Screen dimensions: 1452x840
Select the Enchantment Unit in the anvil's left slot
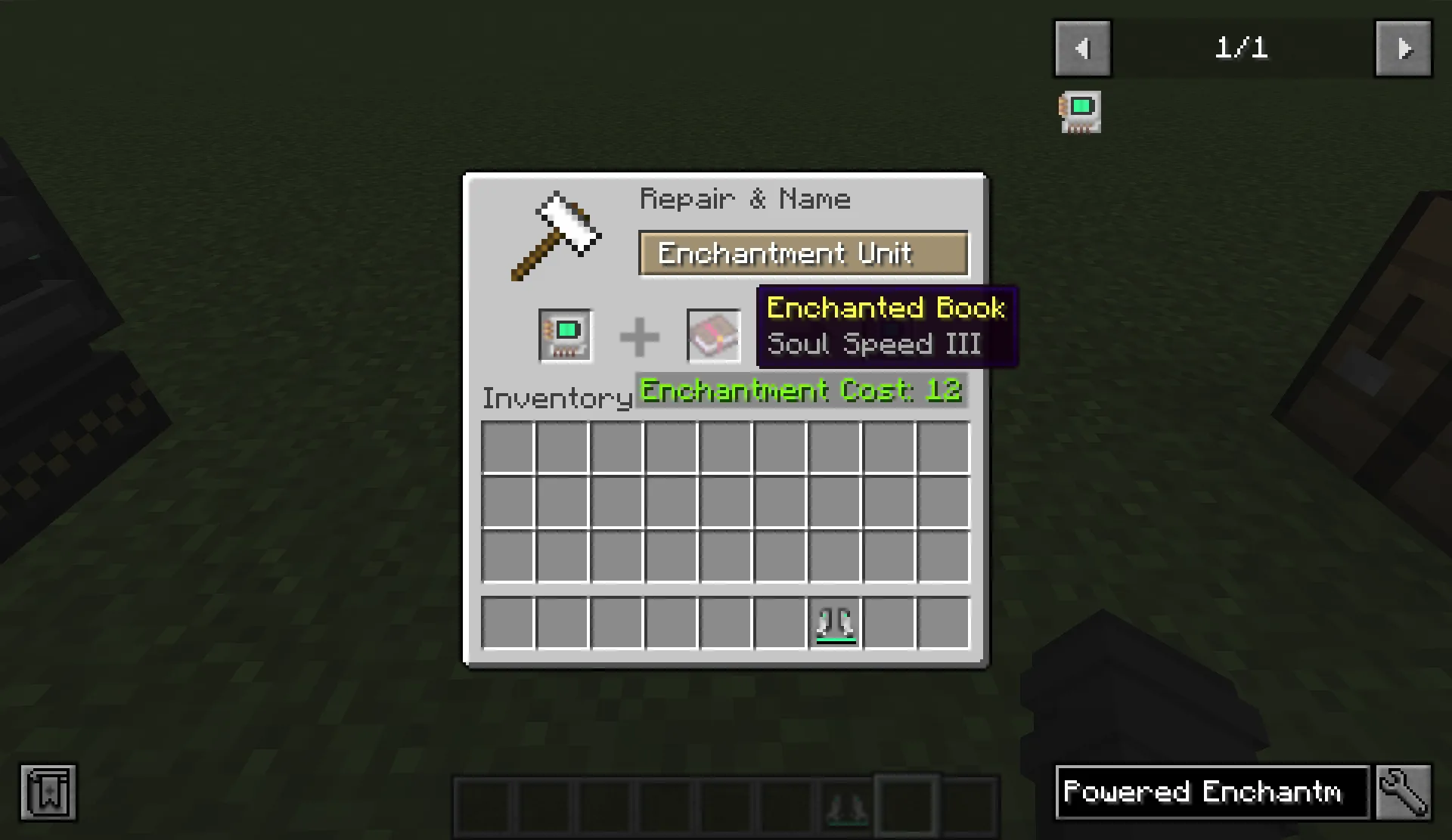(x=565, y=335)
